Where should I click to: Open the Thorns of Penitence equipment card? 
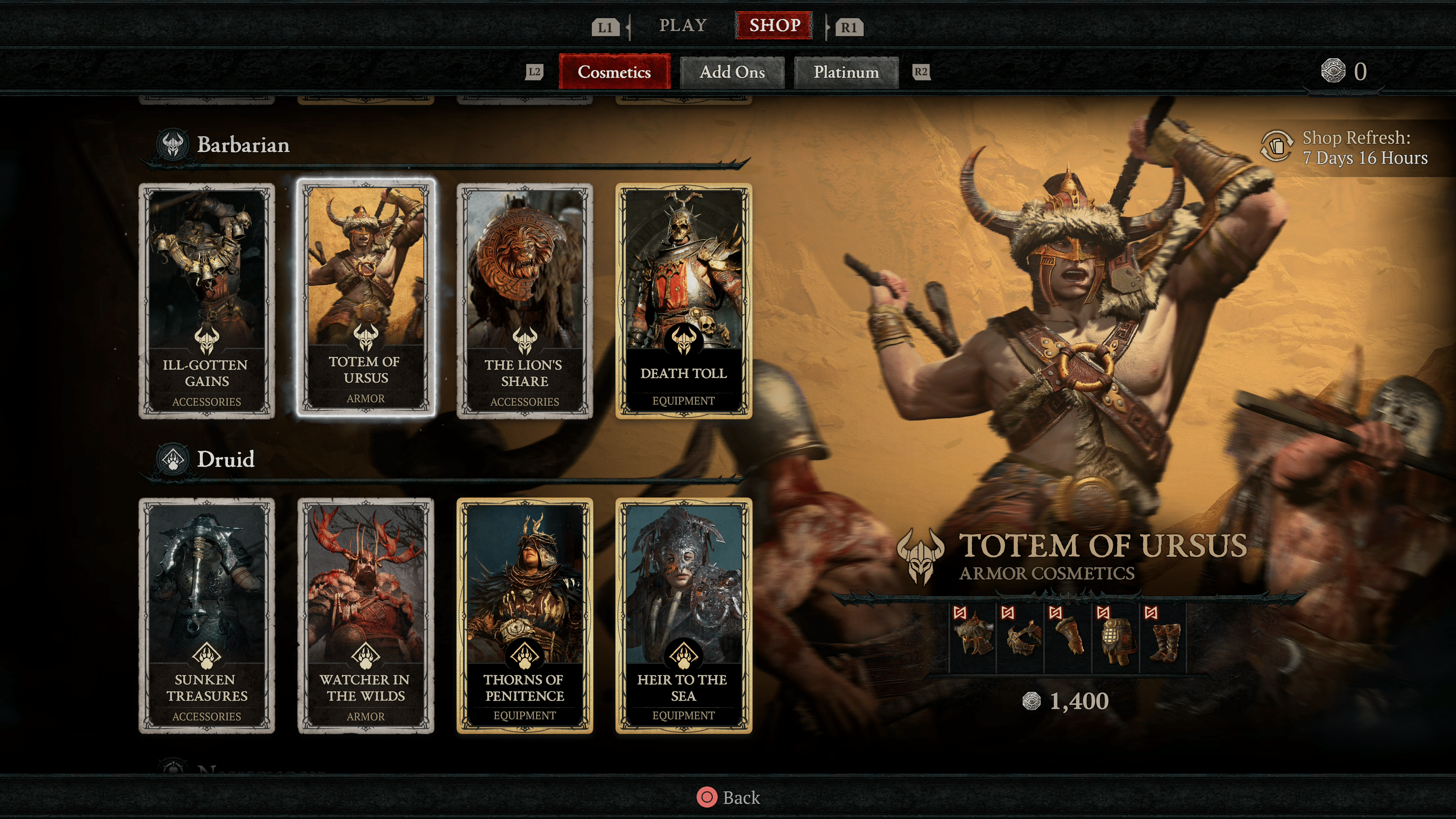524,615
